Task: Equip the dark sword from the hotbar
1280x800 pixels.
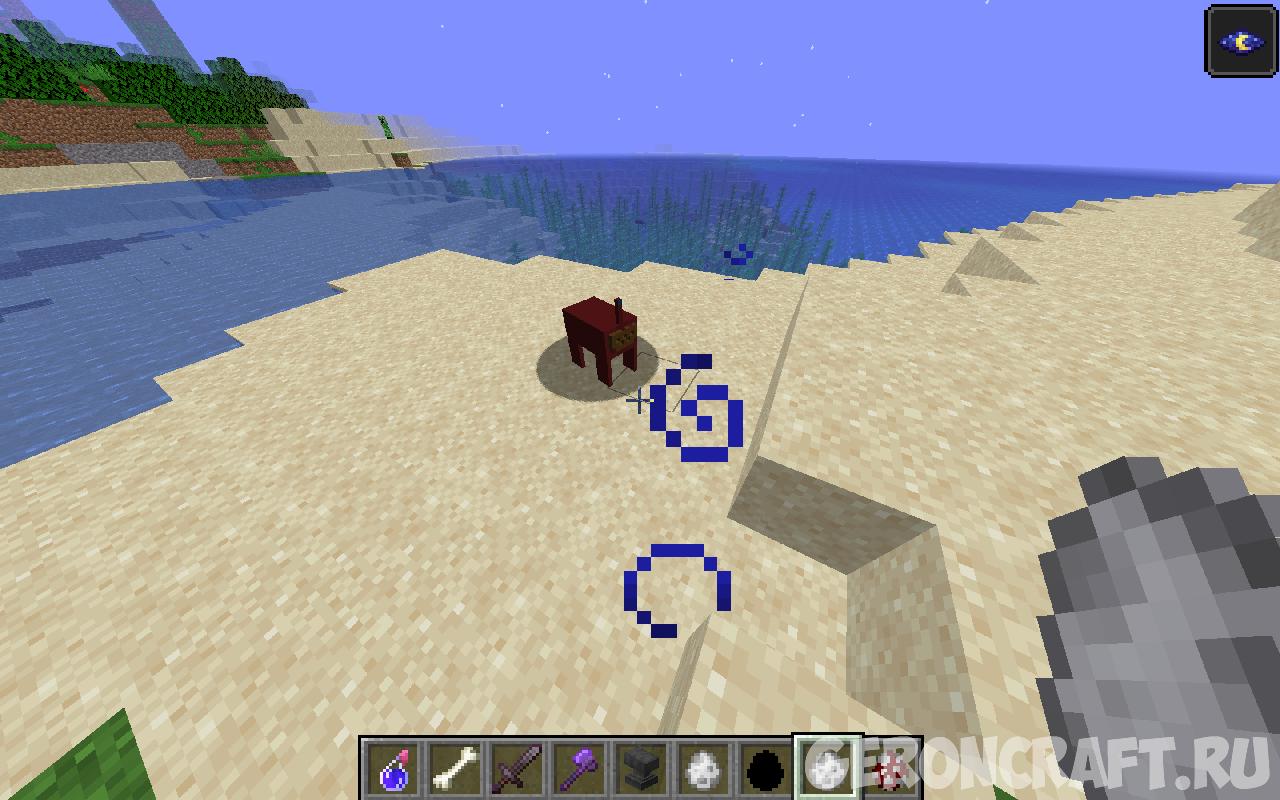Action: [x=517, y=769]
